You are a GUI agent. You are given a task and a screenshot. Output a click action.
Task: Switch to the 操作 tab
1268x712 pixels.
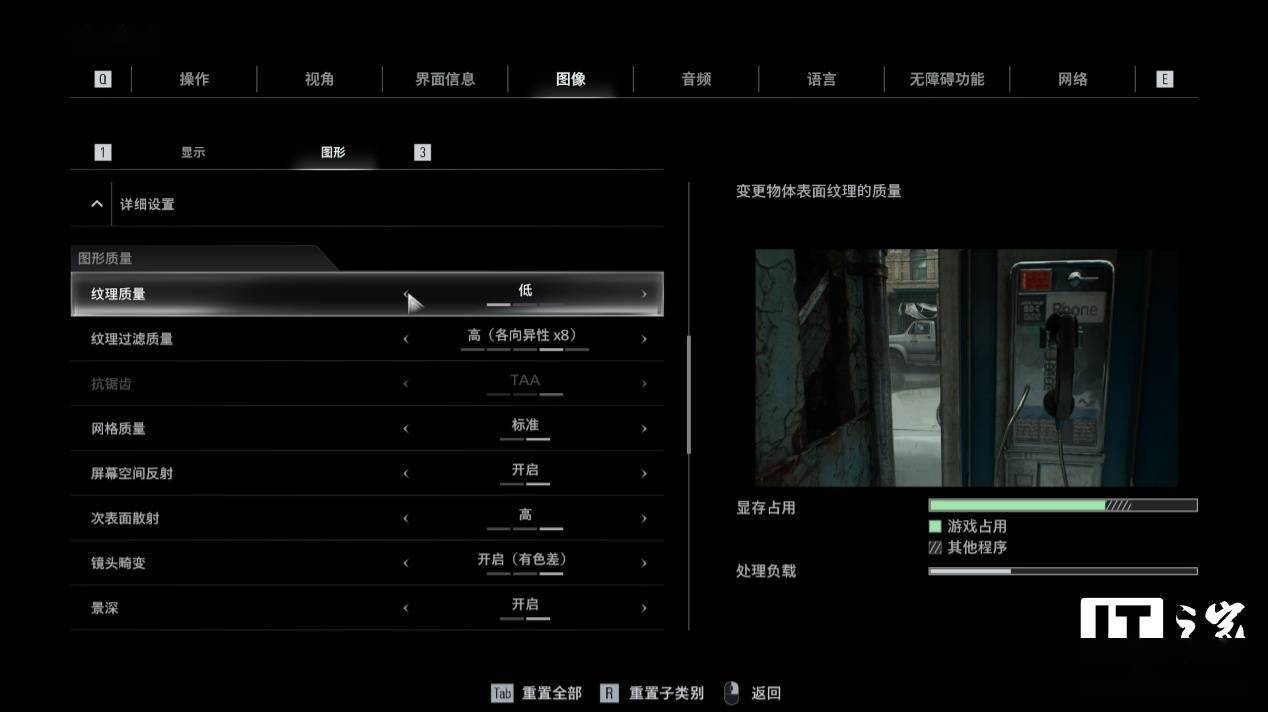[x=194, y=79]
